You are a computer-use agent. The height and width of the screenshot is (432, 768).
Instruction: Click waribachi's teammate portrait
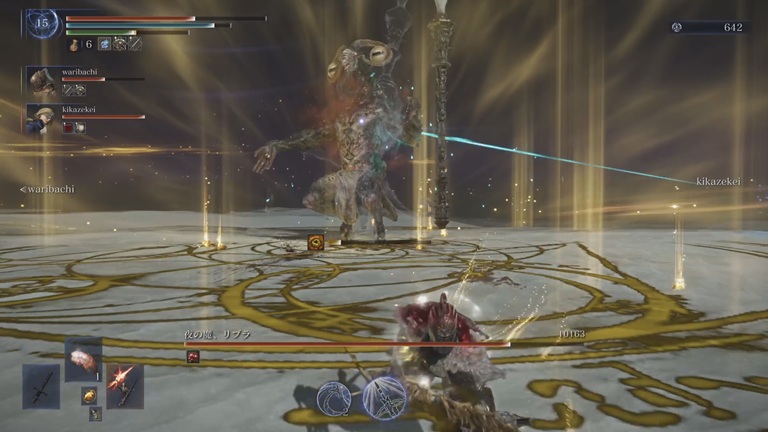tap(42, 82)
